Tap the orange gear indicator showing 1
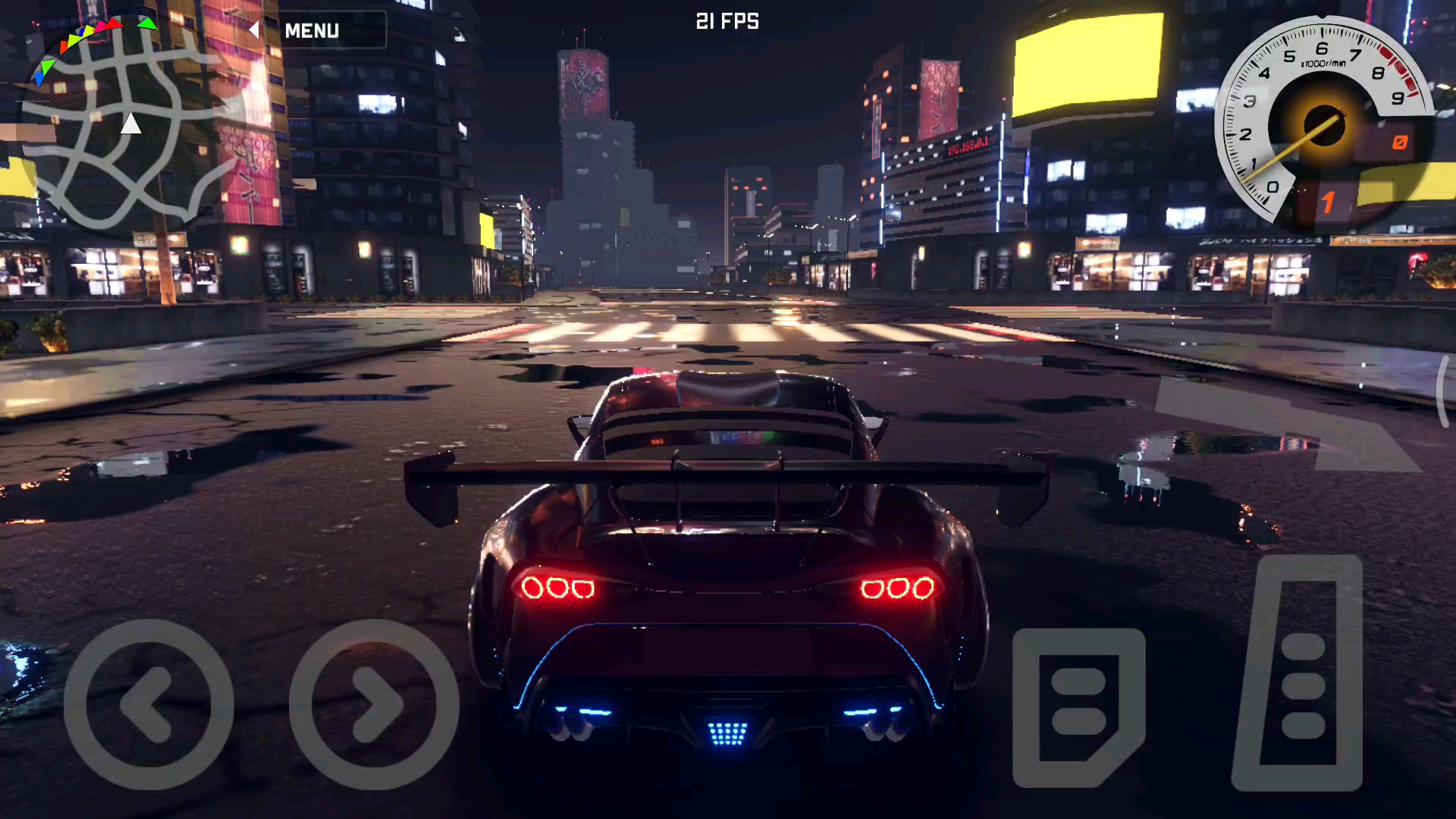 tap(1326, 201)
